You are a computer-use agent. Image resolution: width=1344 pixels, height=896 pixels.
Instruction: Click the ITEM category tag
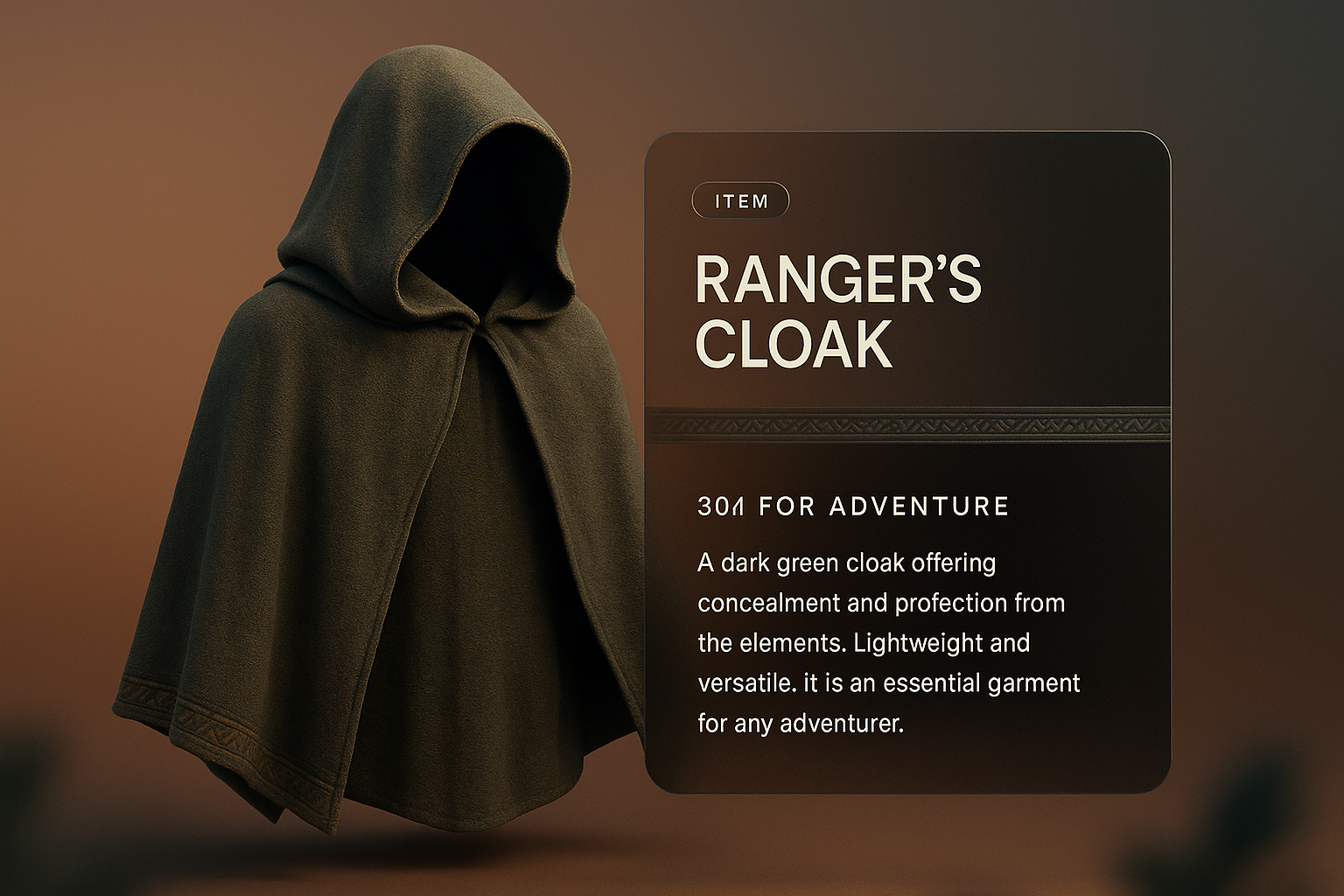point(740,201)
